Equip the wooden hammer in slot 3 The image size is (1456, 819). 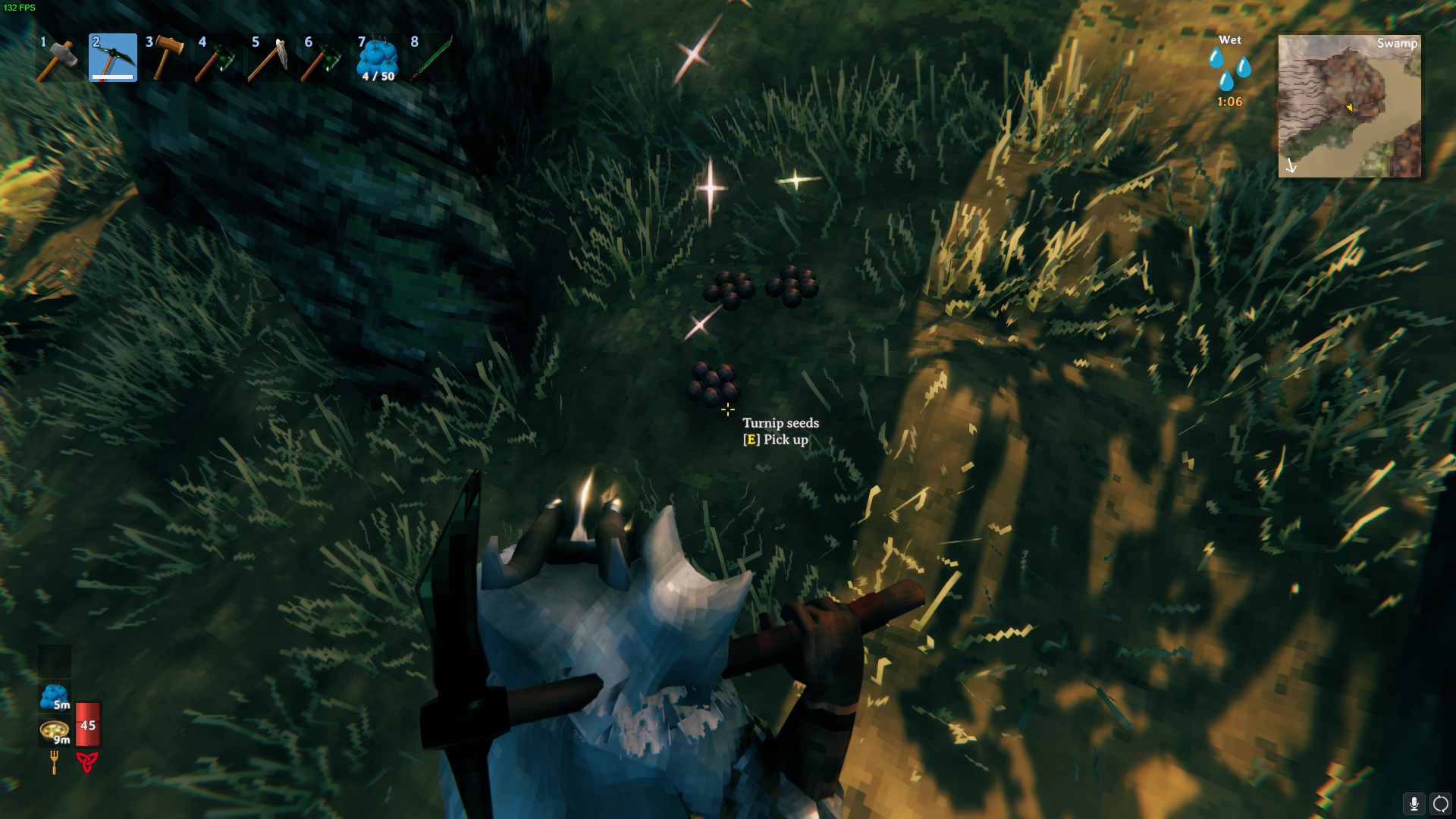[166, 58]
